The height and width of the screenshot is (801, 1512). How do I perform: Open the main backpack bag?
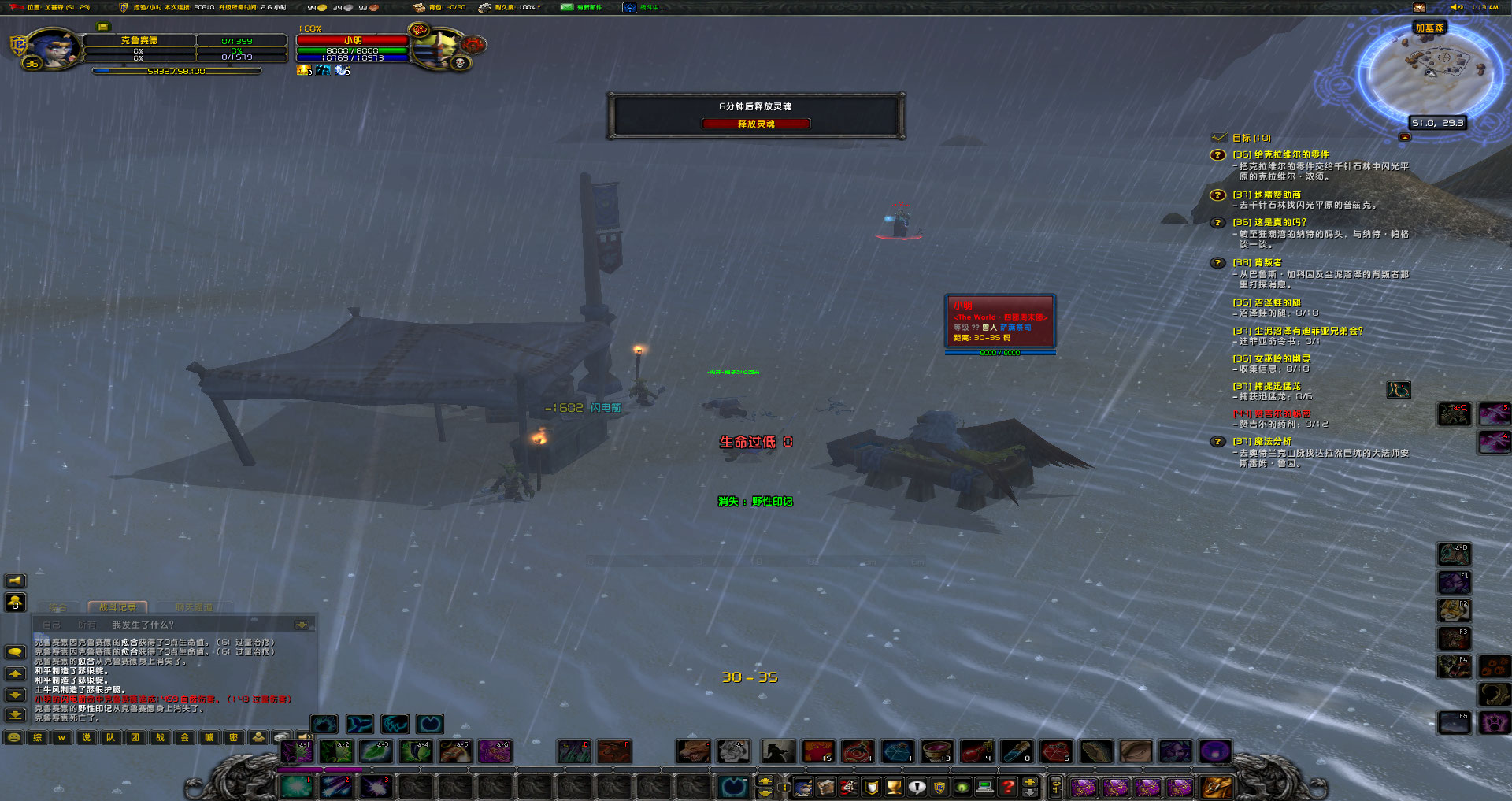point(1216,786)
